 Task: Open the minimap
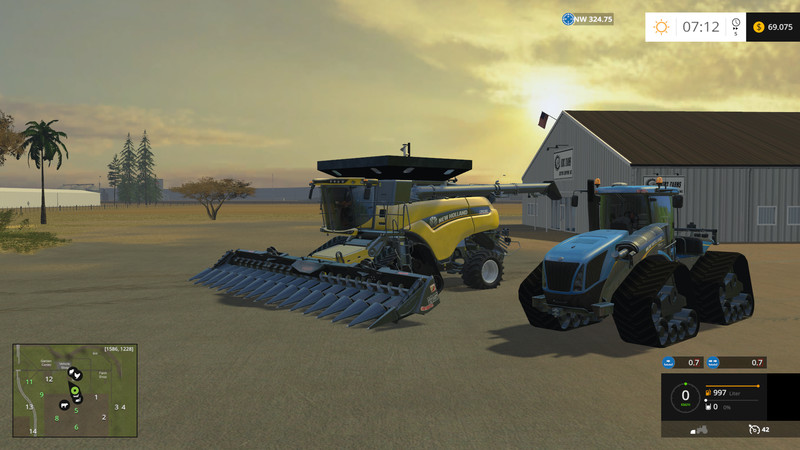(74, 390)
